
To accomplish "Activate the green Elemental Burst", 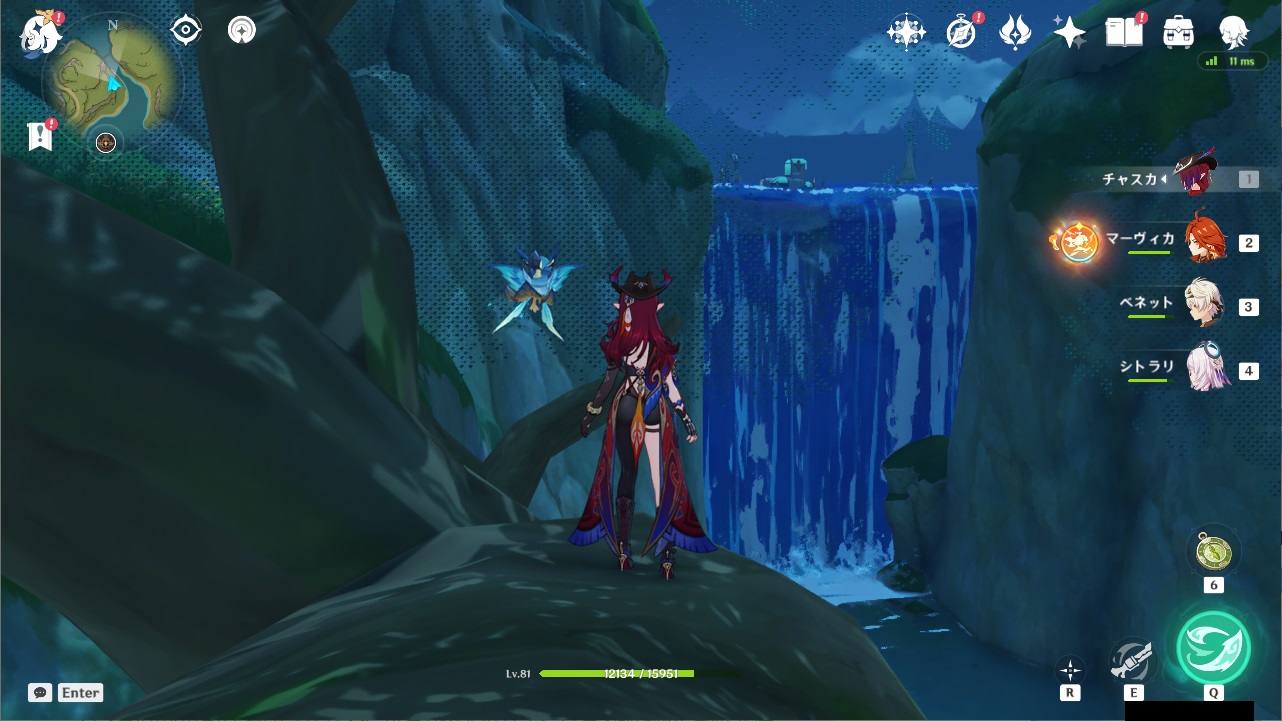I will 1212,647.
